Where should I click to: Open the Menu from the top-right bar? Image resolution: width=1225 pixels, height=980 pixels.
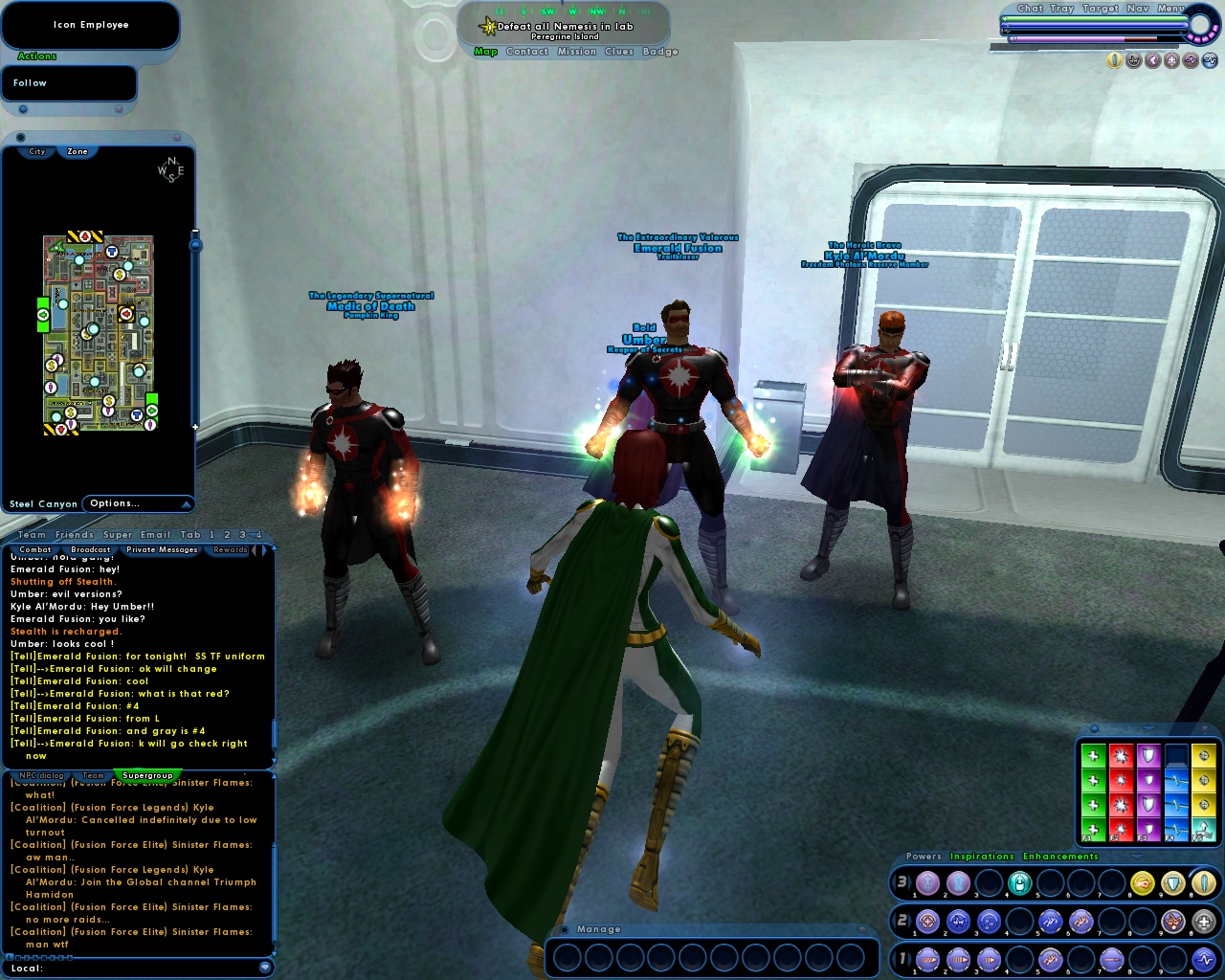pyautogui.click(x=1169, y=9)
